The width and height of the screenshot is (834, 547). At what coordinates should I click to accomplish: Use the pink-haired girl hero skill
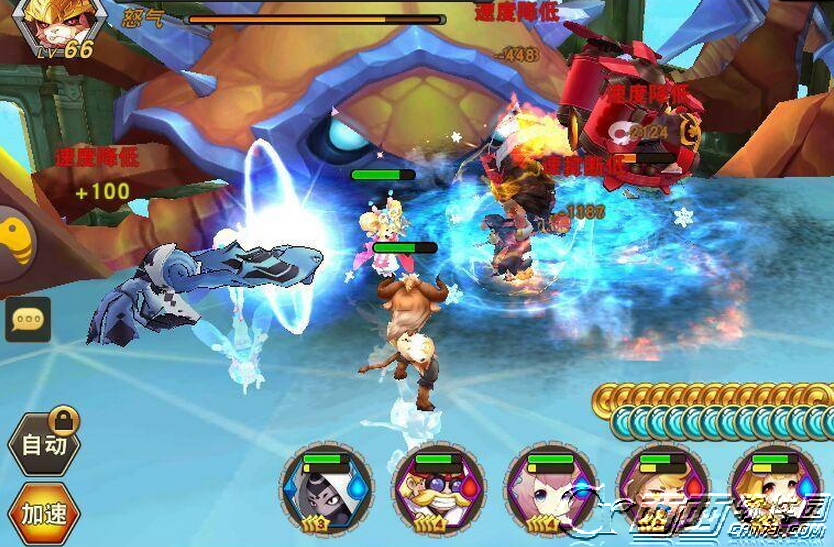(x=551, y=490)
